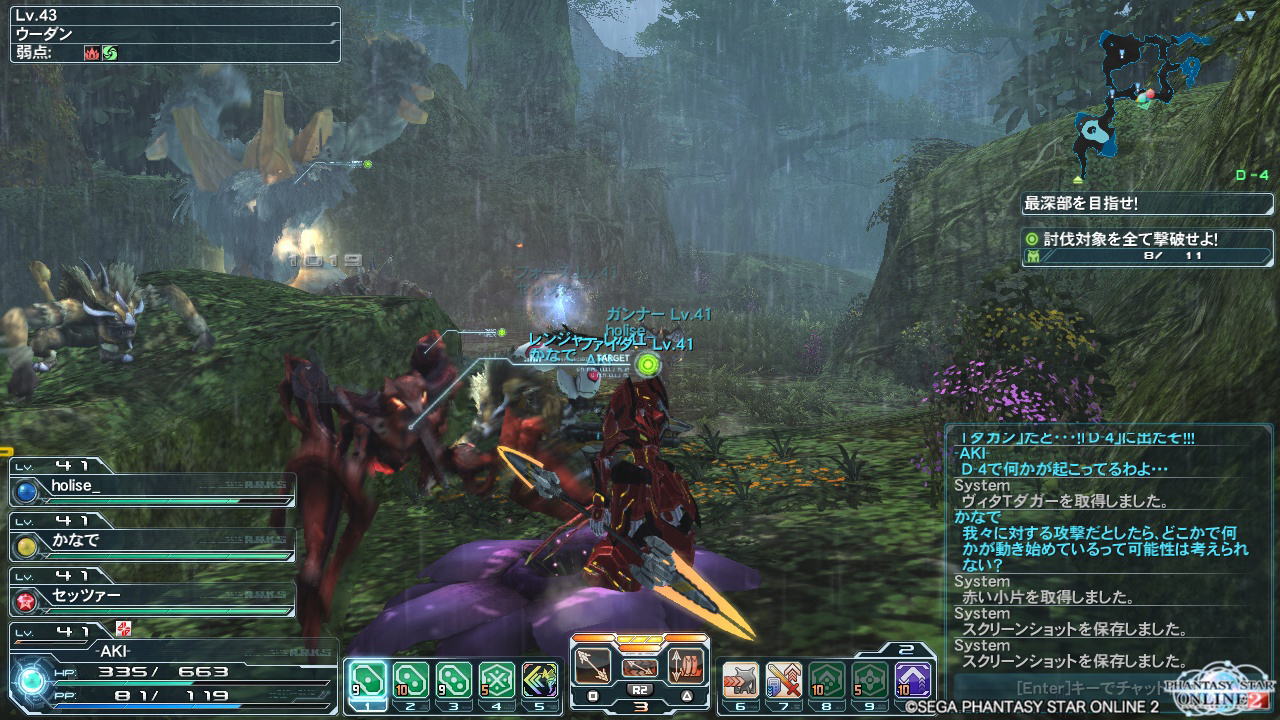
Task: Toggle the minimap size arrows
Action: (x=1244, y=15)
